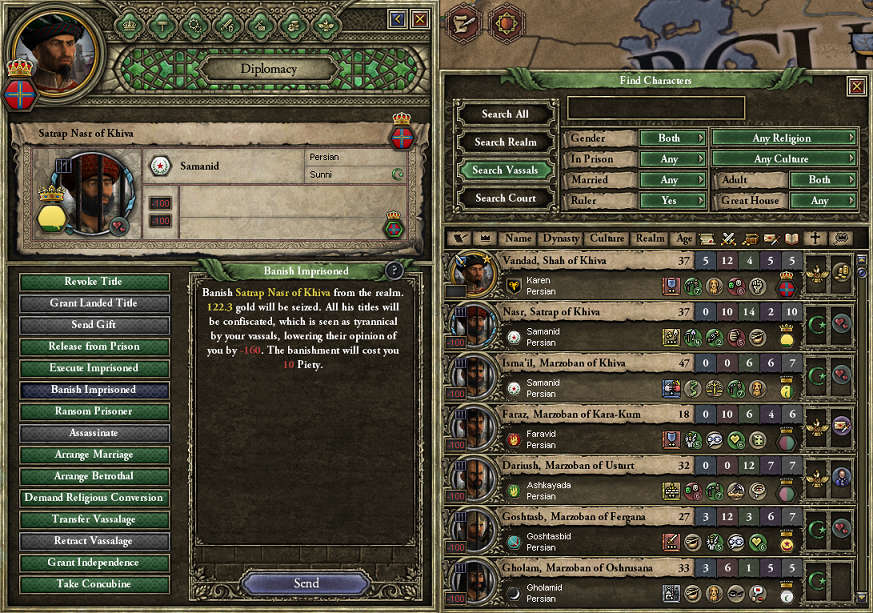Sort character list by Dynasty

560,239
